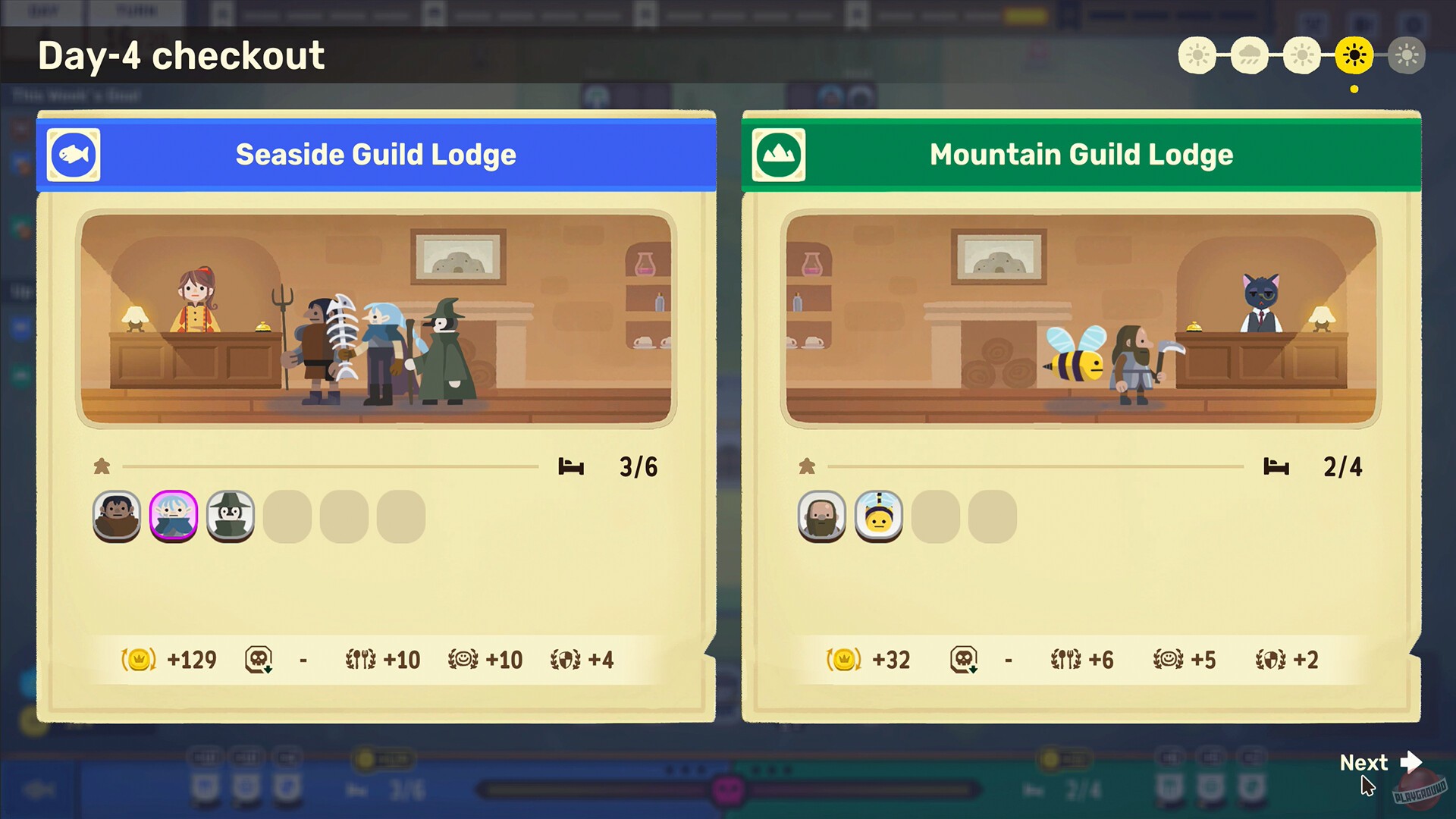Click the Day button in the top-left corner
This screenshot has height=819, width=1456.
[43, 11]
